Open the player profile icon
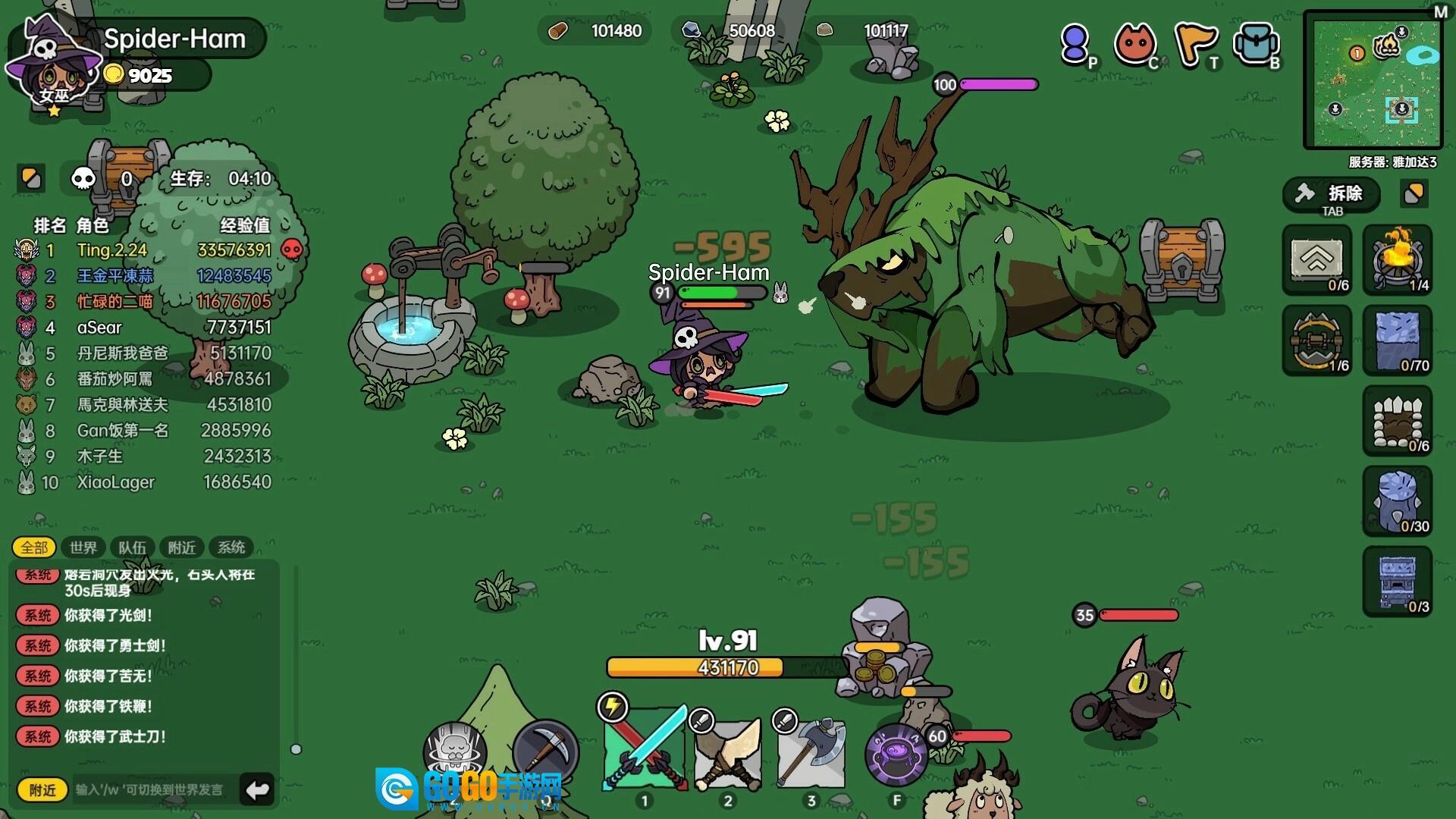The height and width of the screenshot is (819, 1456). (x=1075, y=44)
